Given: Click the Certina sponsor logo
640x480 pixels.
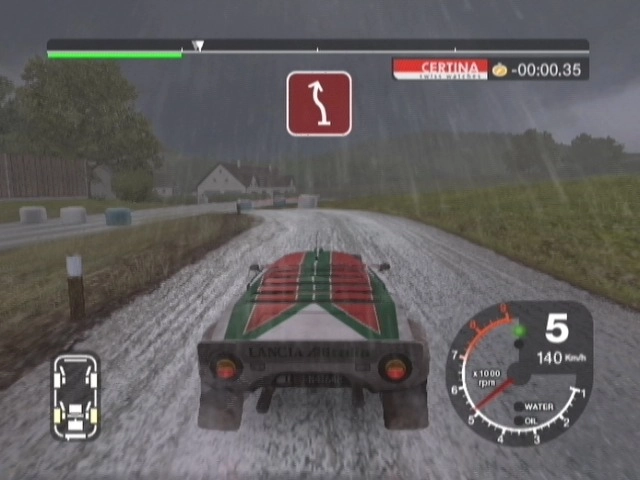Looking at the screenshot, I should (x=440, y=69).
